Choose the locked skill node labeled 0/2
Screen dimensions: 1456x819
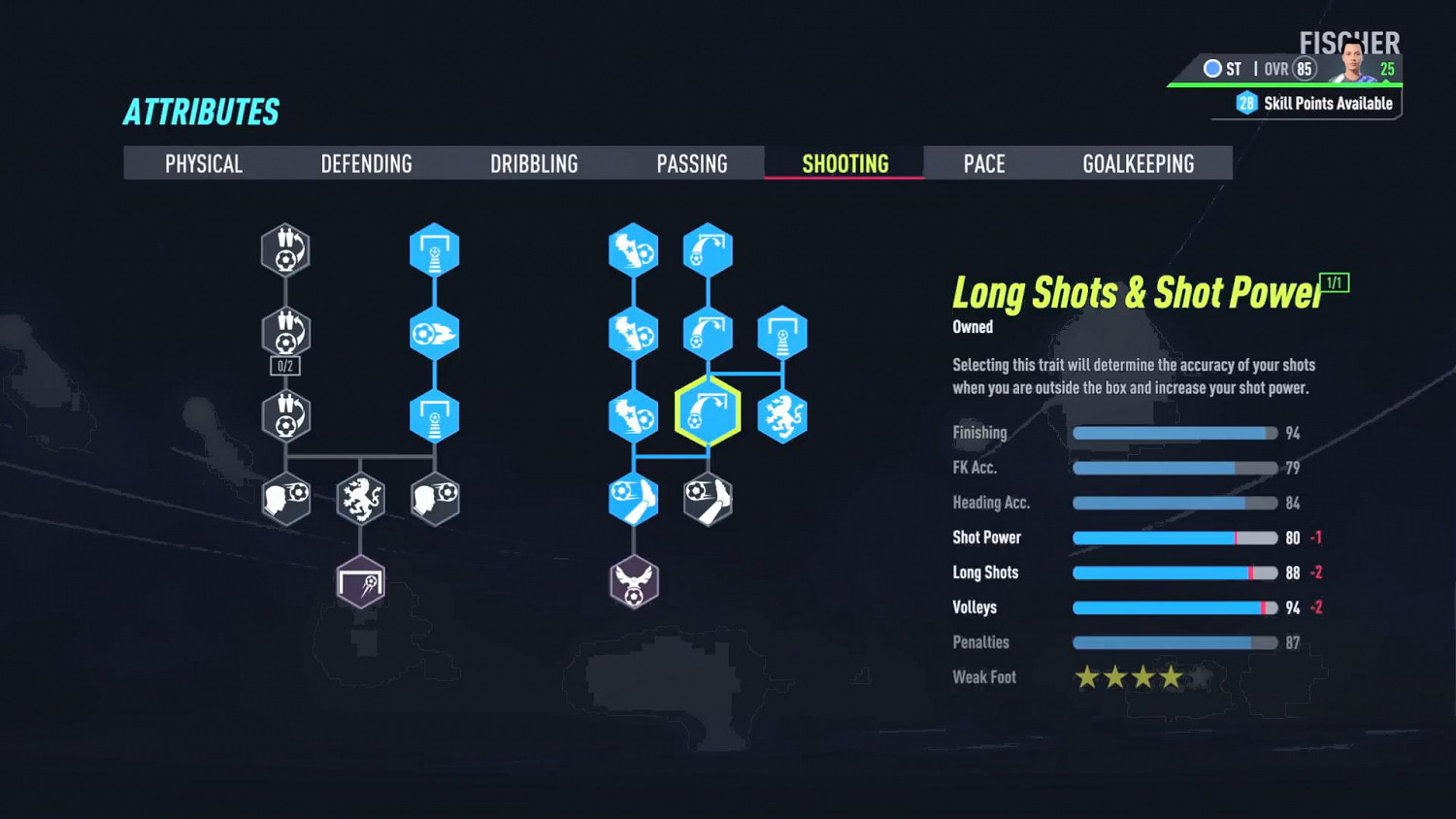point(285,334)
